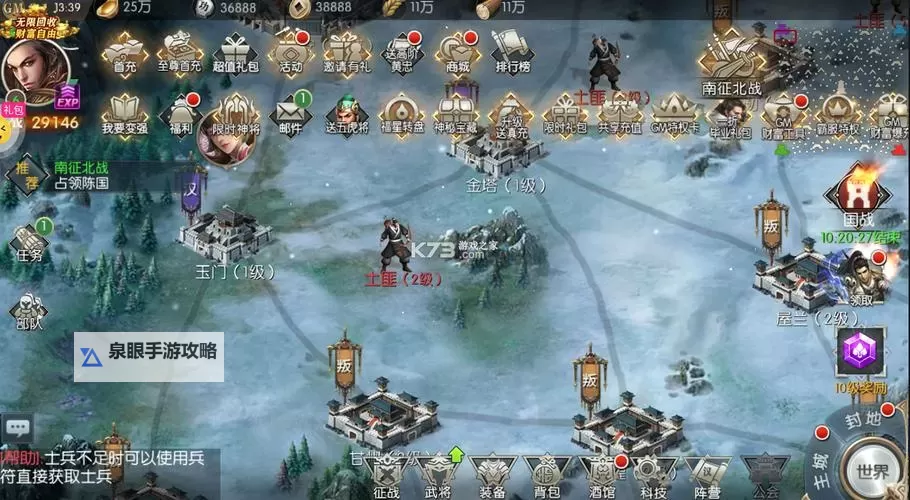Screen dimensions: 910x500
Task: Open the 首充 first recharge icon
Action: pos(124,50)
